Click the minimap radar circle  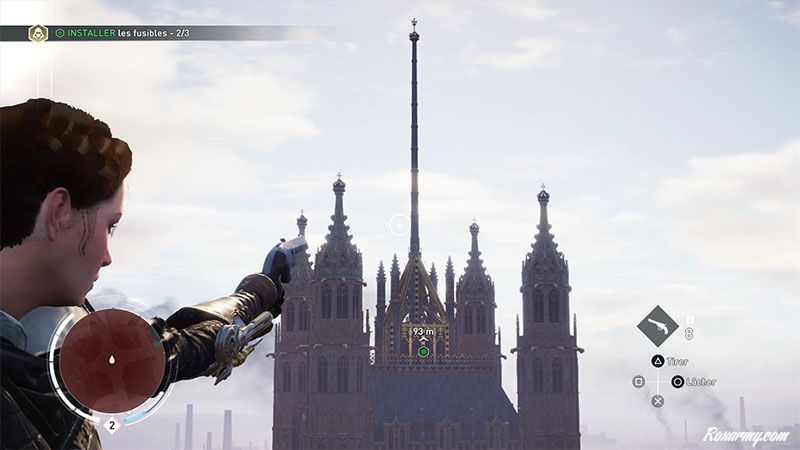point(110,359)
